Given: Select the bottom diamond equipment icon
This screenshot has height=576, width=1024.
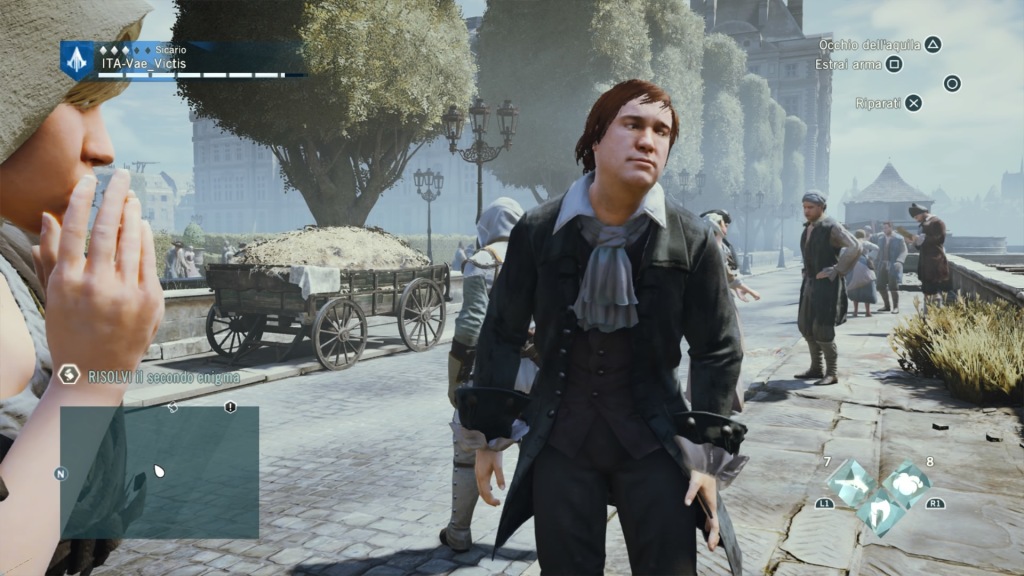Looking at the screenshot, I should 880,511.
